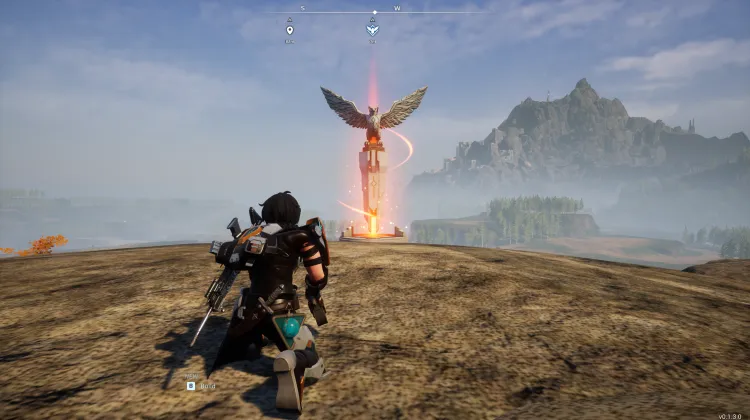
Task: Select the winged fast travel marker on the compass
Action: (x=372, y=30)
